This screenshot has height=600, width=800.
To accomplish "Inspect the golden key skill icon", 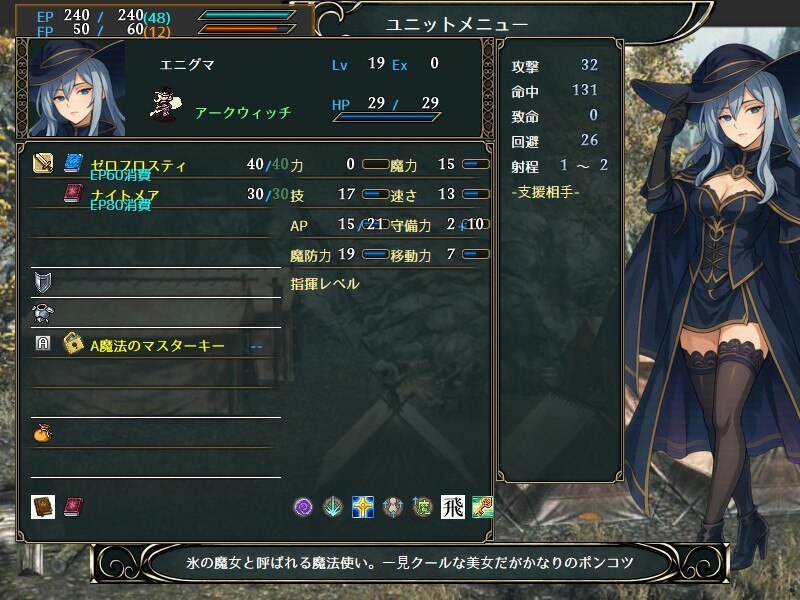I will tap(482, 507).
